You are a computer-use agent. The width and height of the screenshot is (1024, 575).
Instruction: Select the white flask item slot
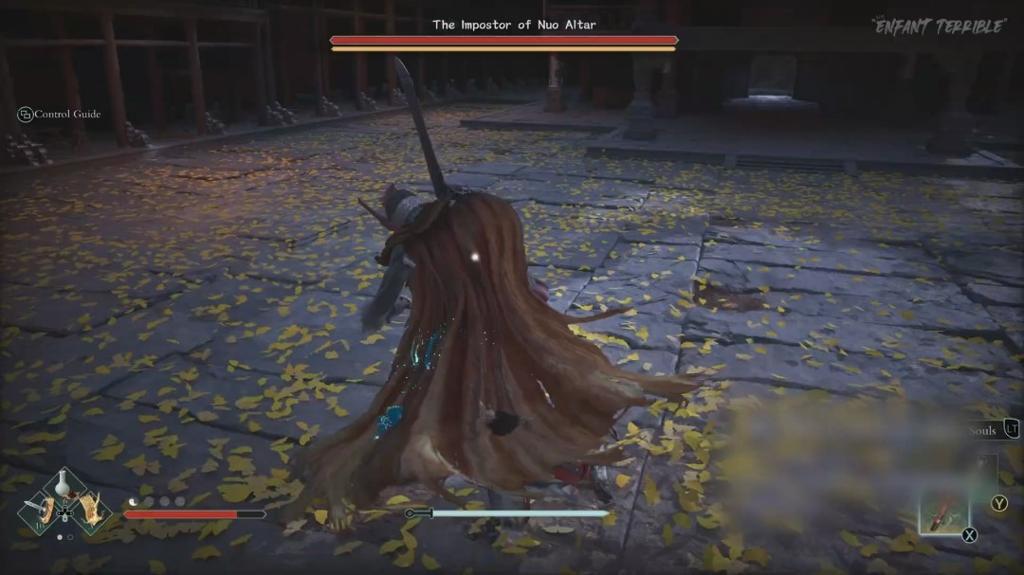click(64, 487)
